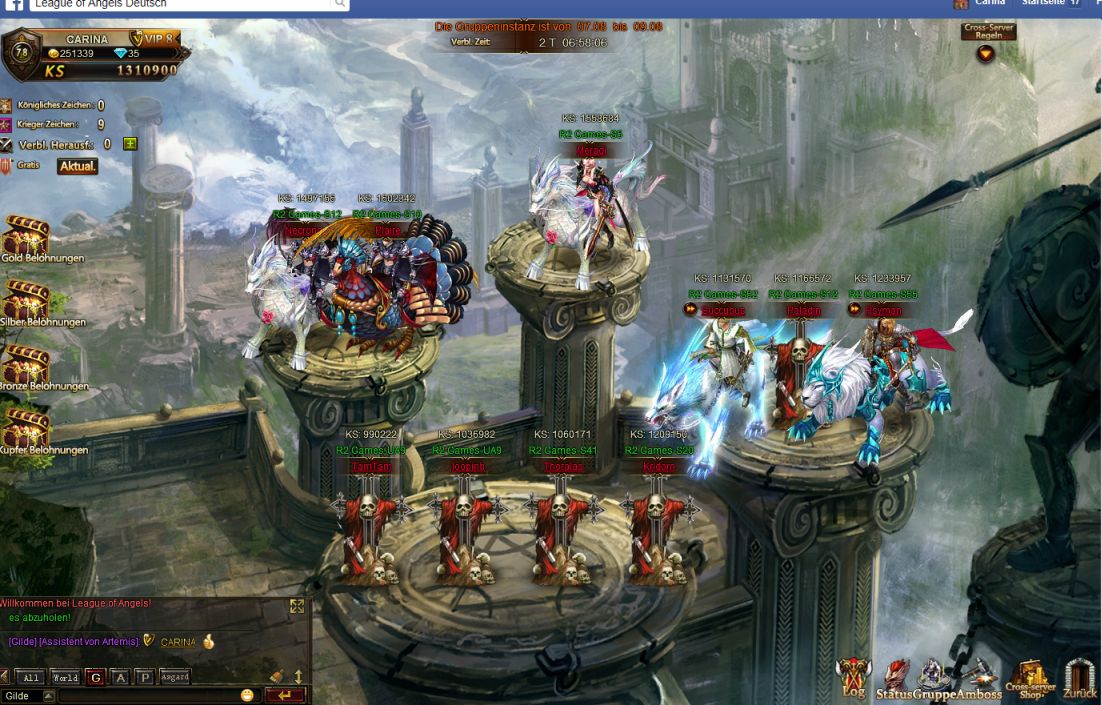Image resolution: width=1102 pixels, height=705 pixels.
Task: Open the Silber Belohnungen chest
Action: point(26,301)
